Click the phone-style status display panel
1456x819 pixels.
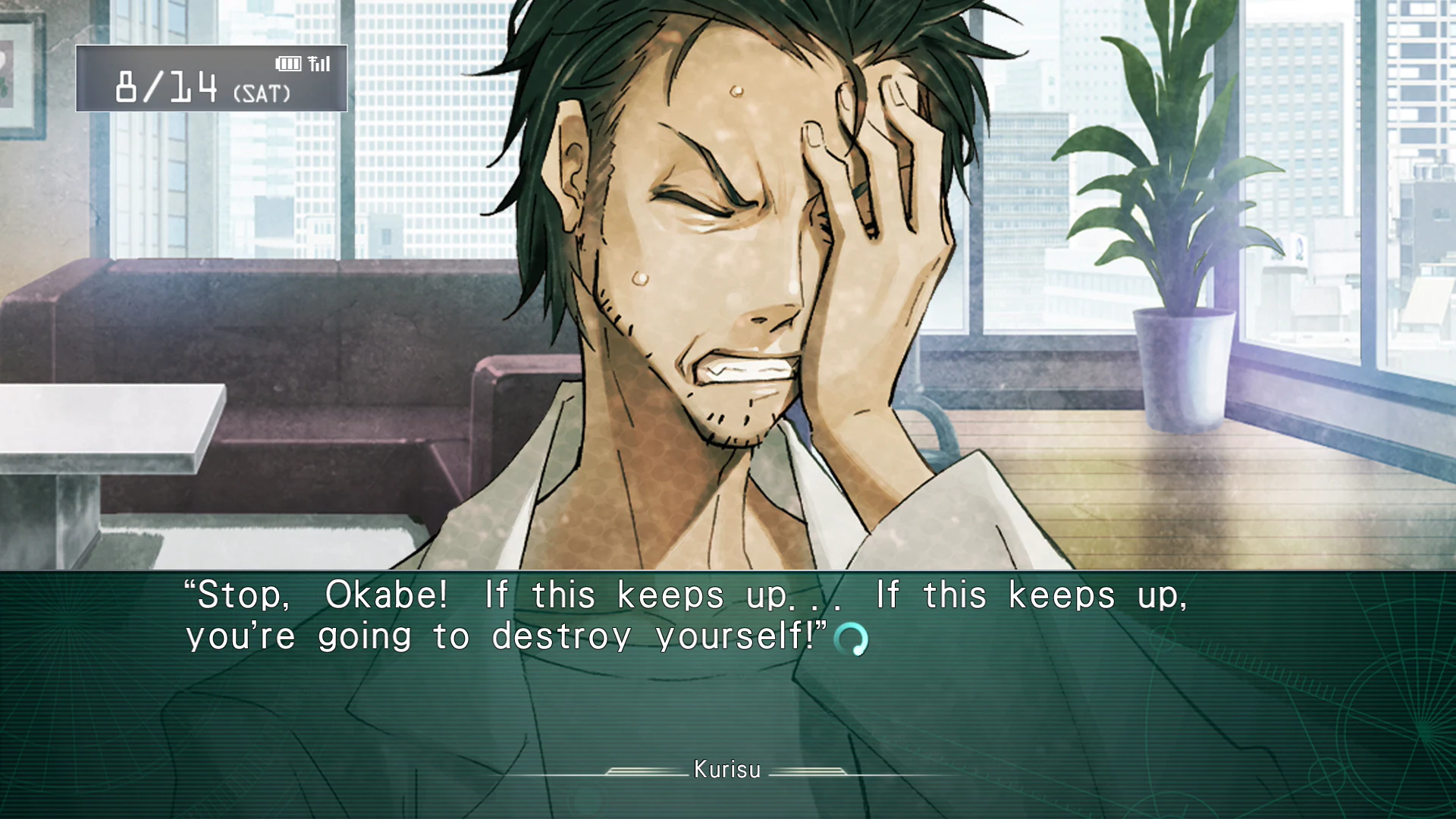212,78
